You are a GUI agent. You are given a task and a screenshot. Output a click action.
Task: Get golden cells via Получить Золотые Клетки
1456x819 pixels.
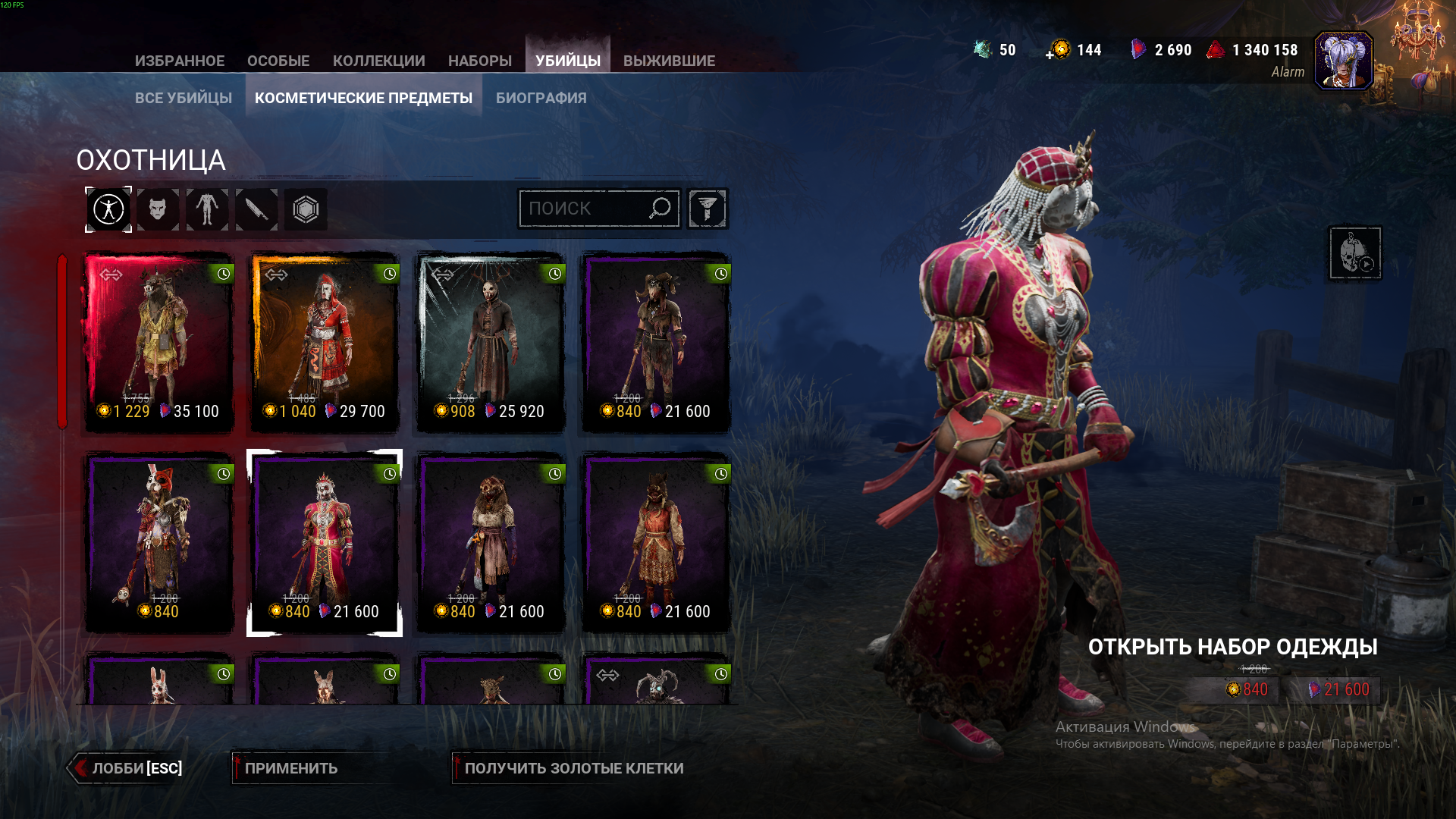[573, 768]
